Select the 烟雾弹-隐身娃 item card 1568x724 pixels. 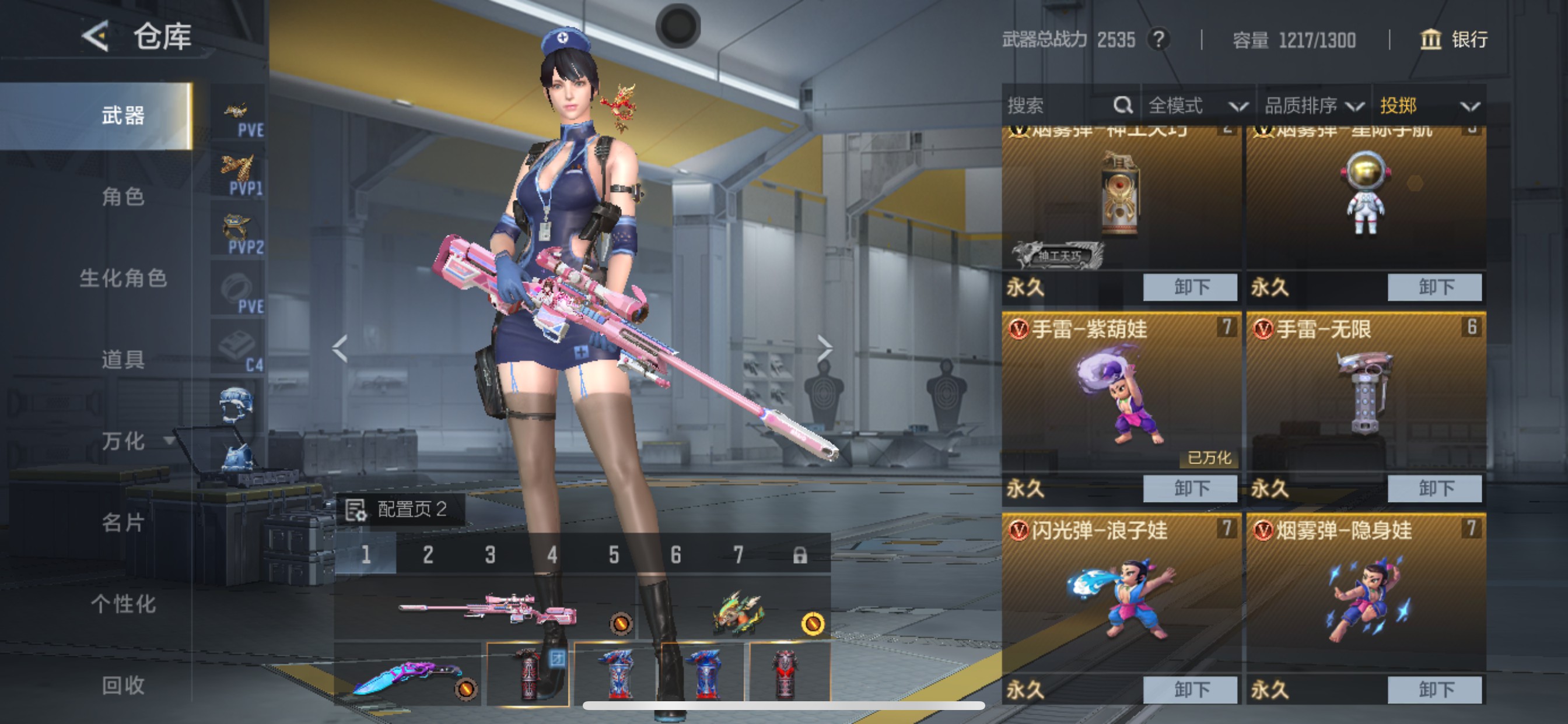[1366, 596]
